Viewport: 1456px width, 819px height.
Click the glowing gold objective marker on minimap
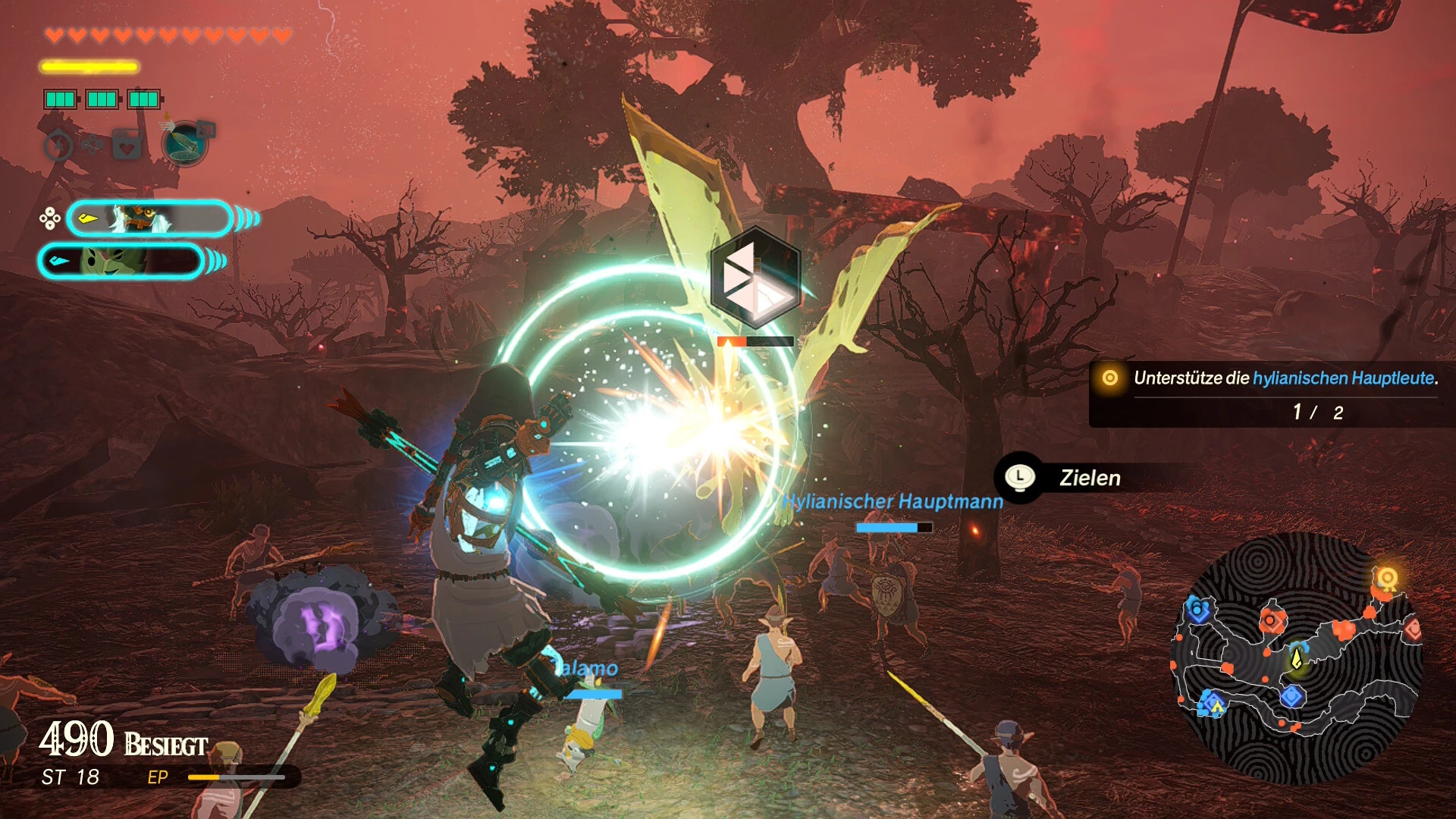tap(1387, 579)
